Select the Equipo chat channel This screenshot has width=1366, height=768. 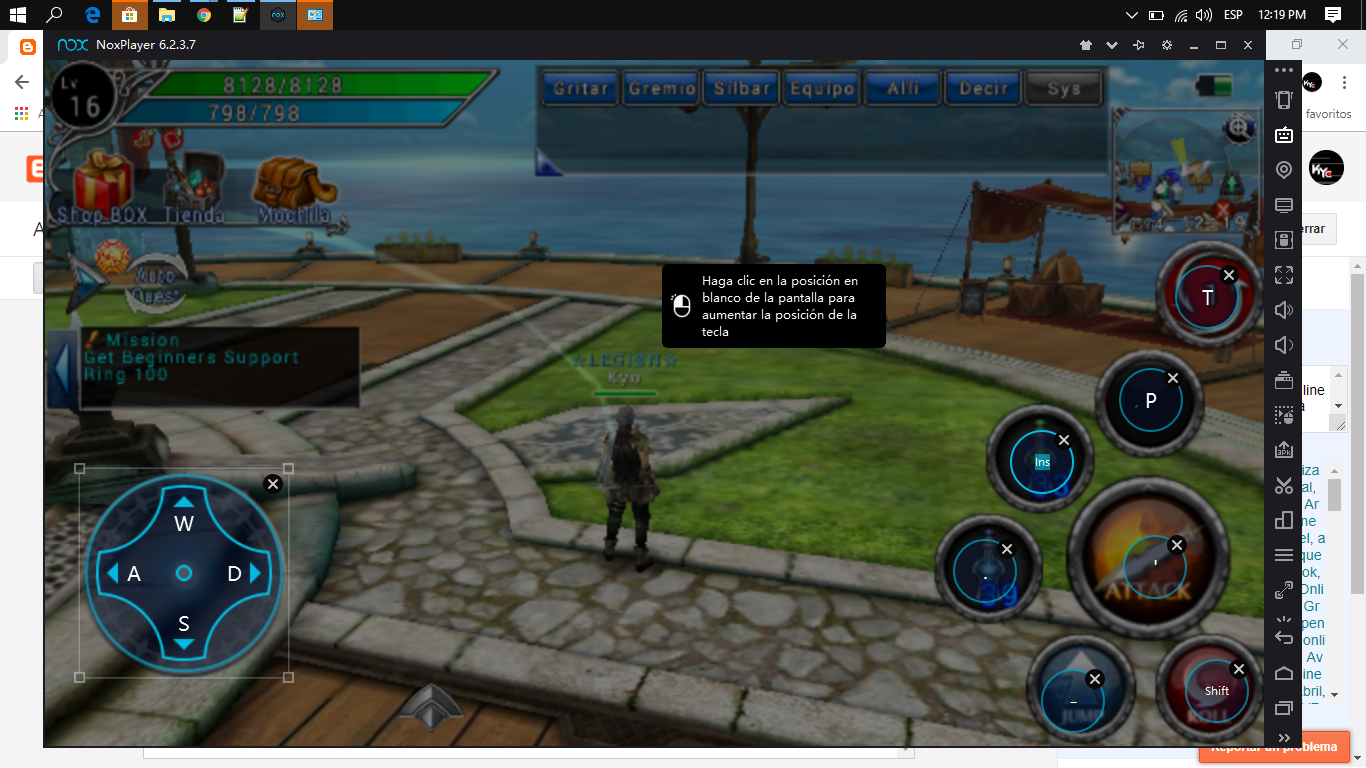point(821,87)
